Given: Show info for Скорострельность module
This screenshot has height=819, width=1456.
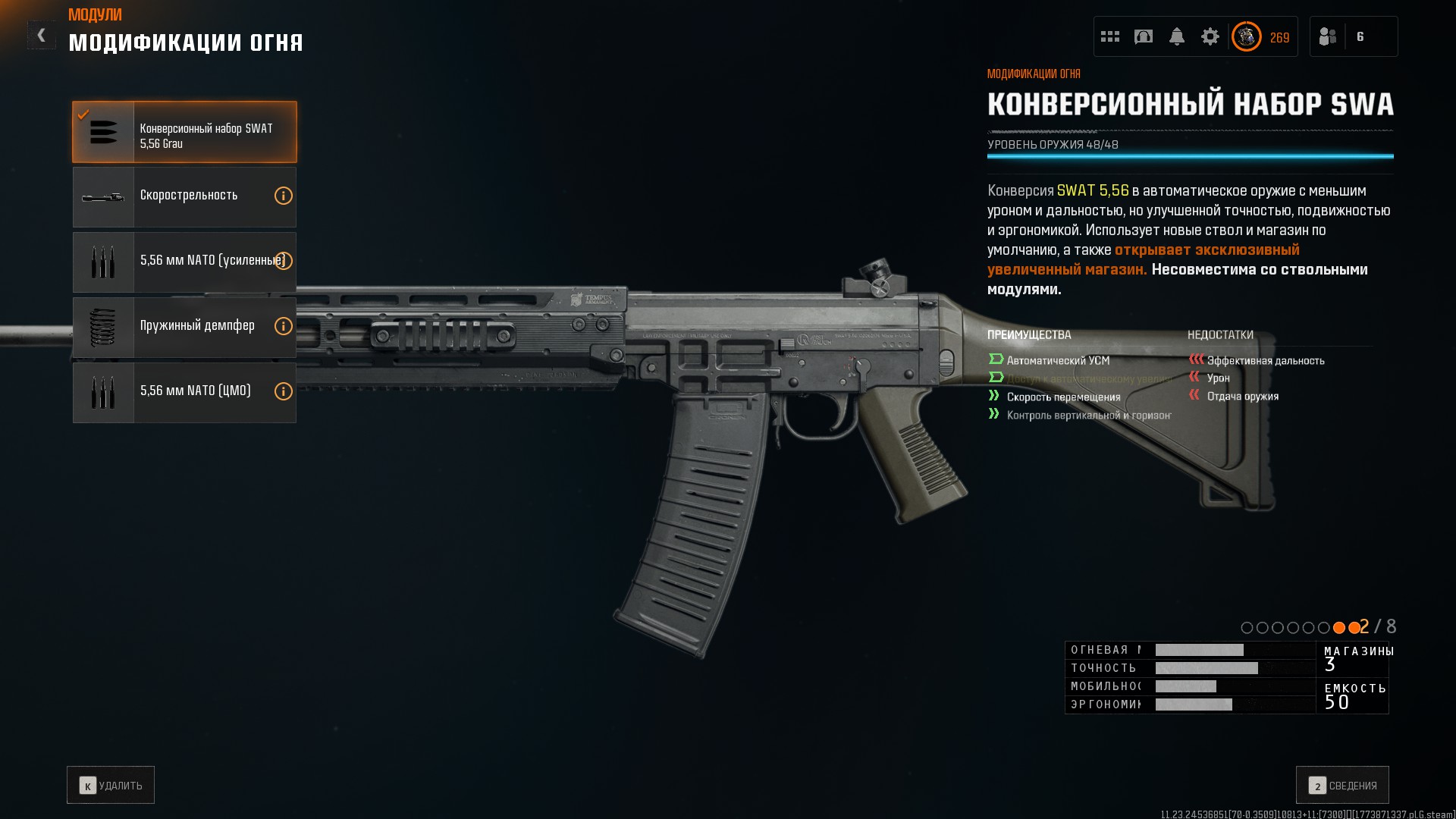Looking at the screenshot, I should click(x=283, y=196).
